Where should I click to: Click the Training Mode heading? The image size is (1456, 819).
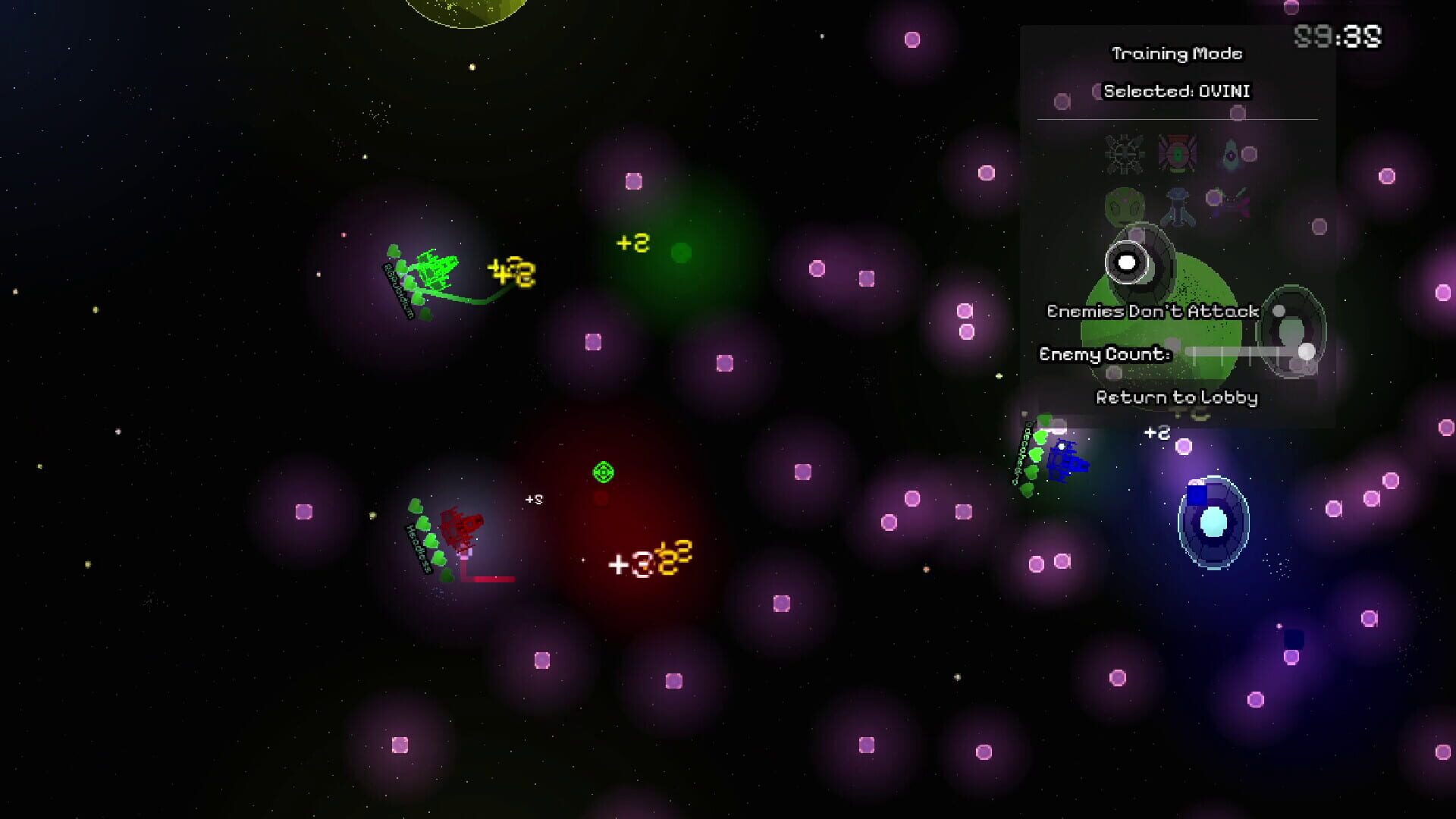1176,53
